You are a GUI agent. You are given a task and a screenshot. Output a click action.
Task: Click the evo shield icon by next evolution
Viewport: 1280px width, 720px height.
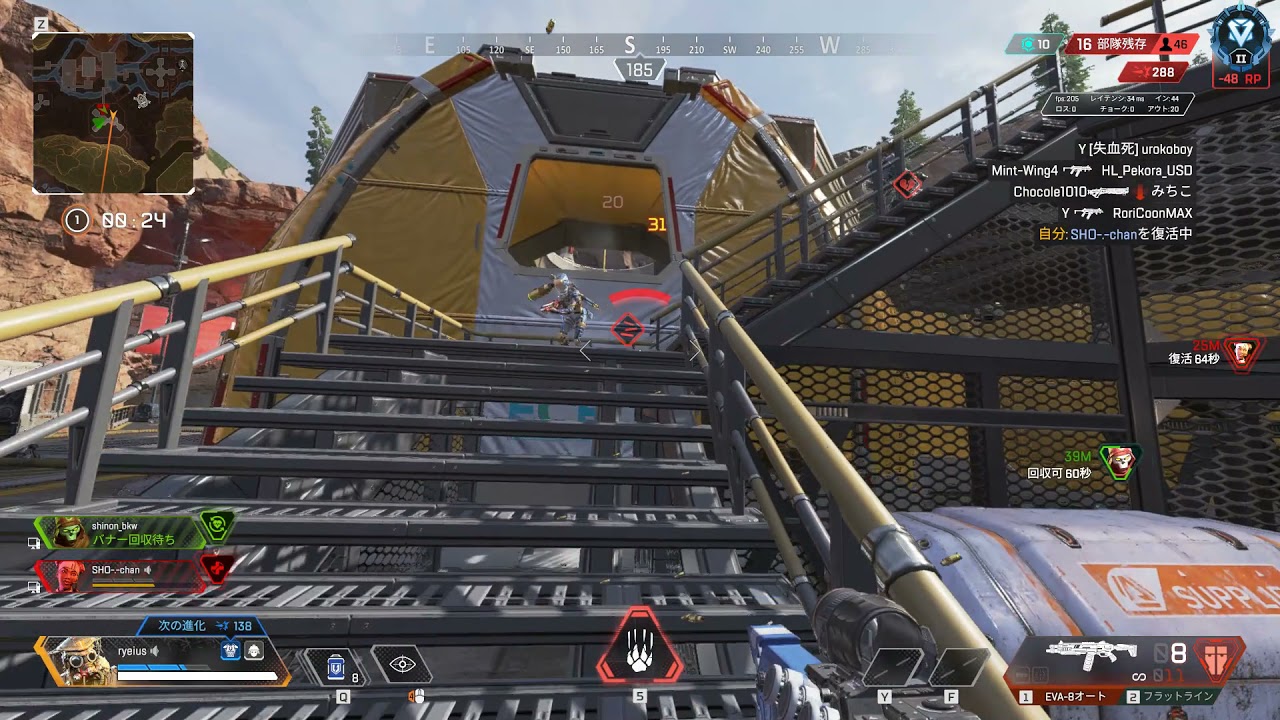(232, 650)
